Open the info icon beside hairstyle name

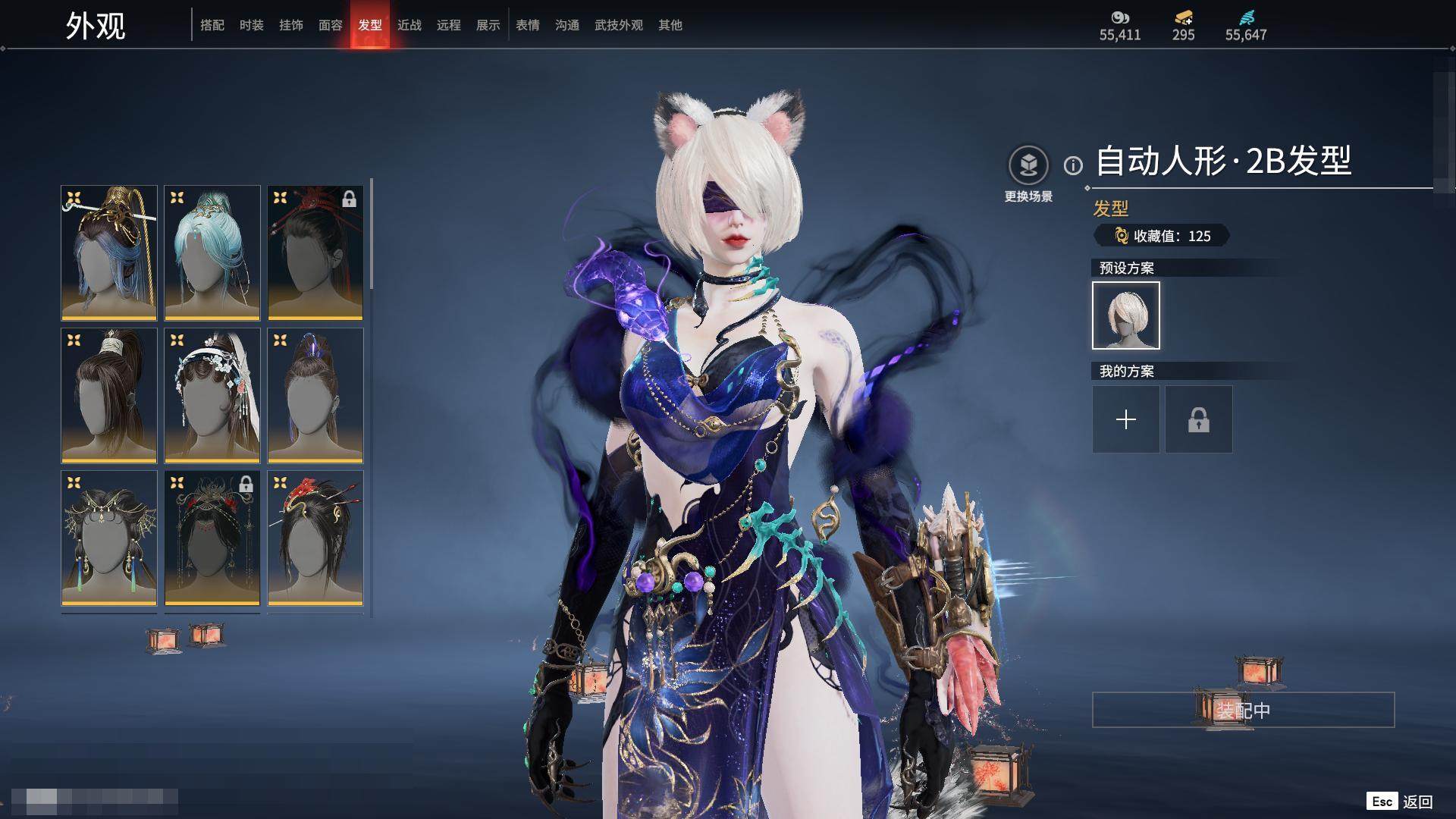pyautogui.click(x=1073, y=165)
